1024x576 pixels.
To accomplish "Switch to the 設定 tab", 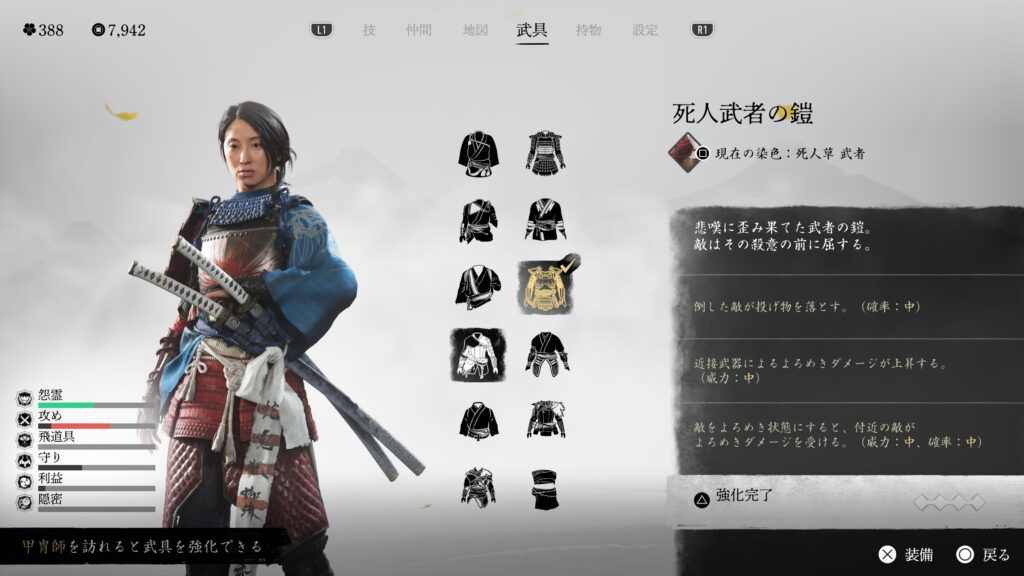I will click(645, 30).
